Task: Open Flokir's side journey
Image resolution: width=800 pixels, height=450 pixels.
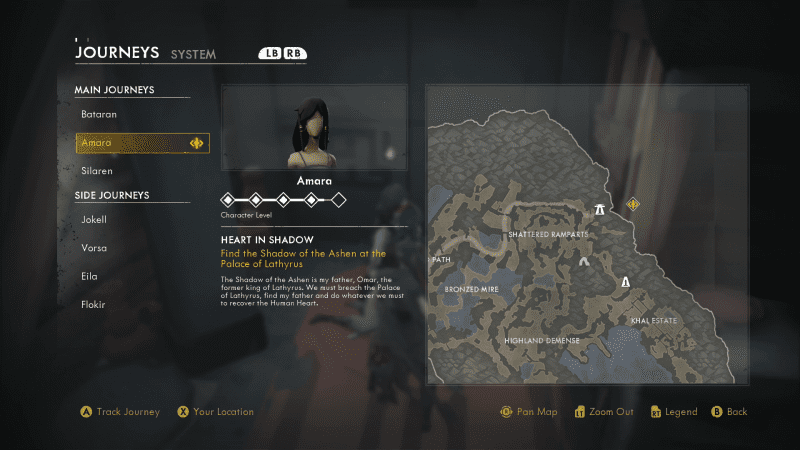Action: (x=93, y=303)
